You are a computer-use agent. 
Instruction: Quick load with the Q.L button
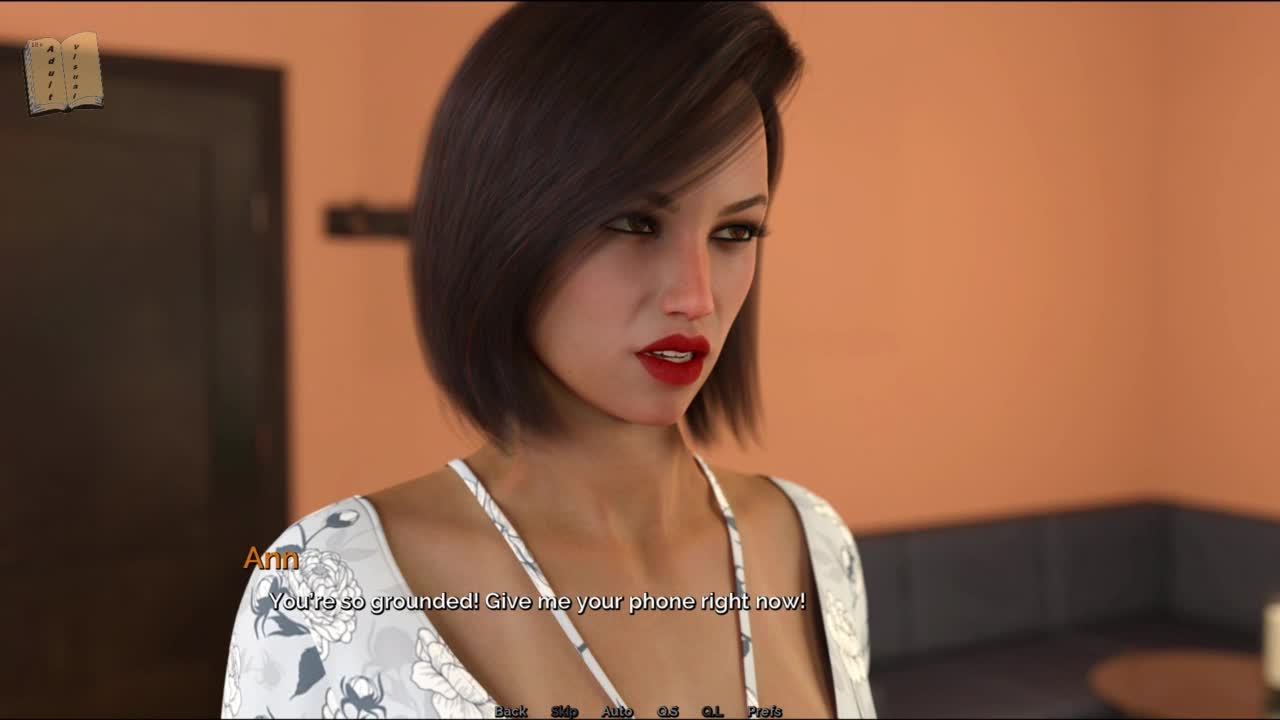tap(712, 711)
